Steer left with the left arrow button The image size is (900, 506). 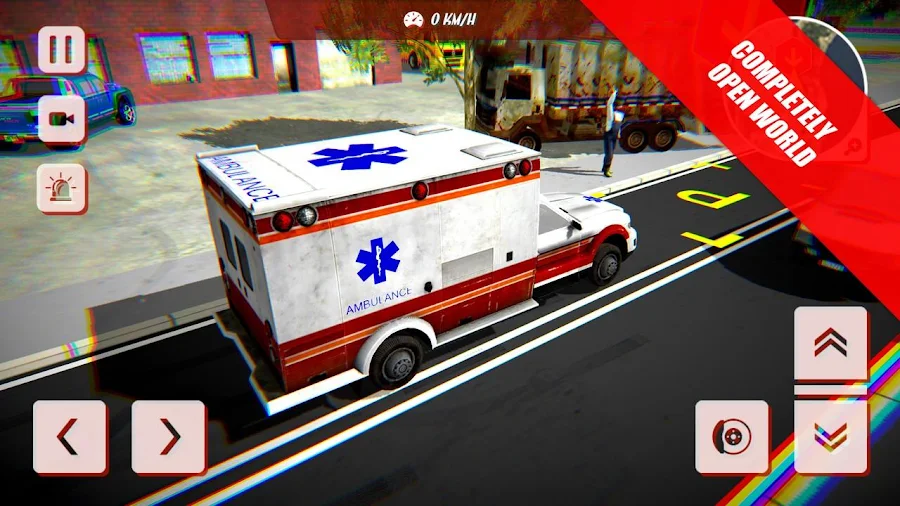point(70,437)
